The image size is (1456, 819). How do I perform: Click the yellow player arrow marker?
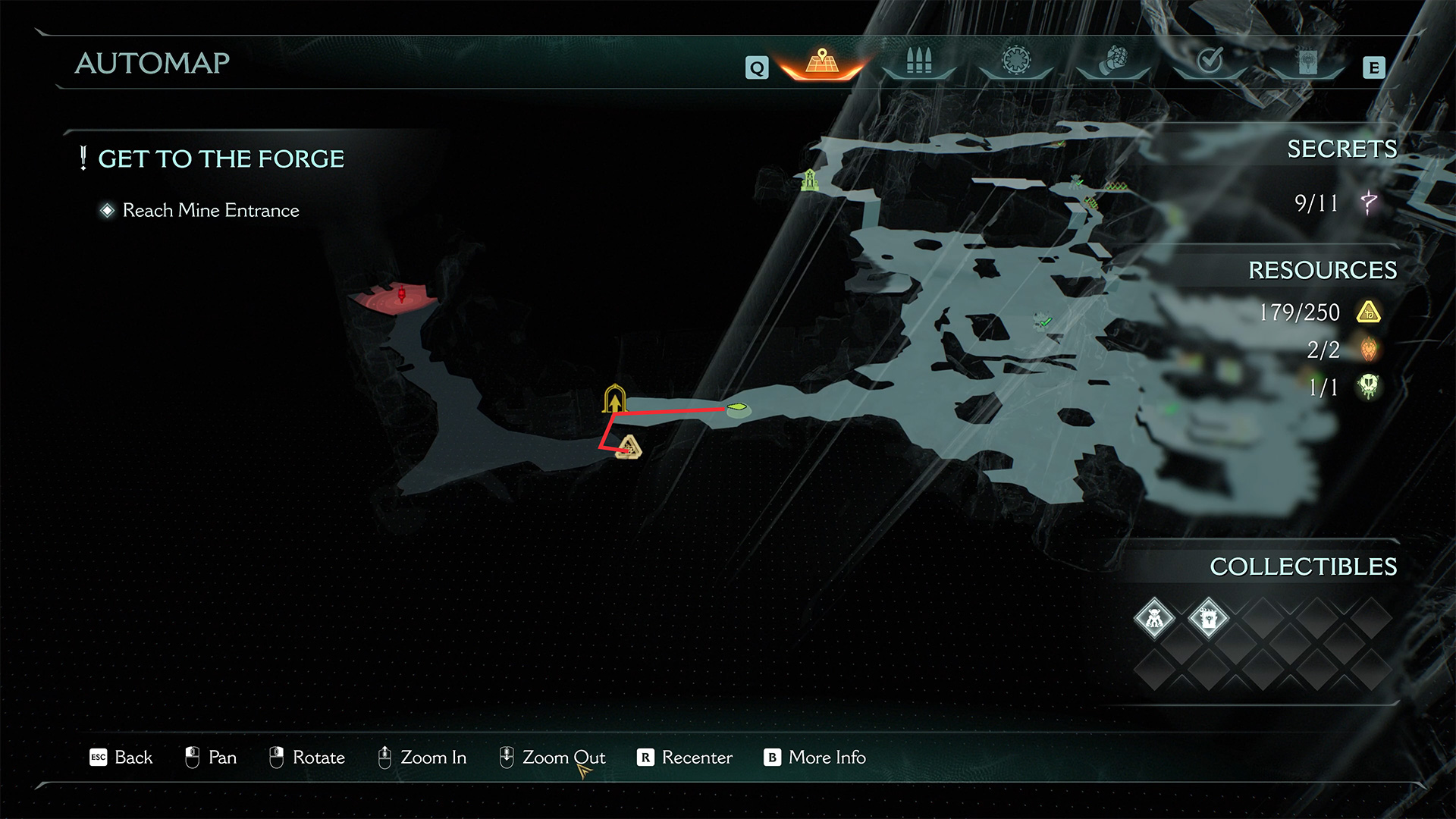614,399
